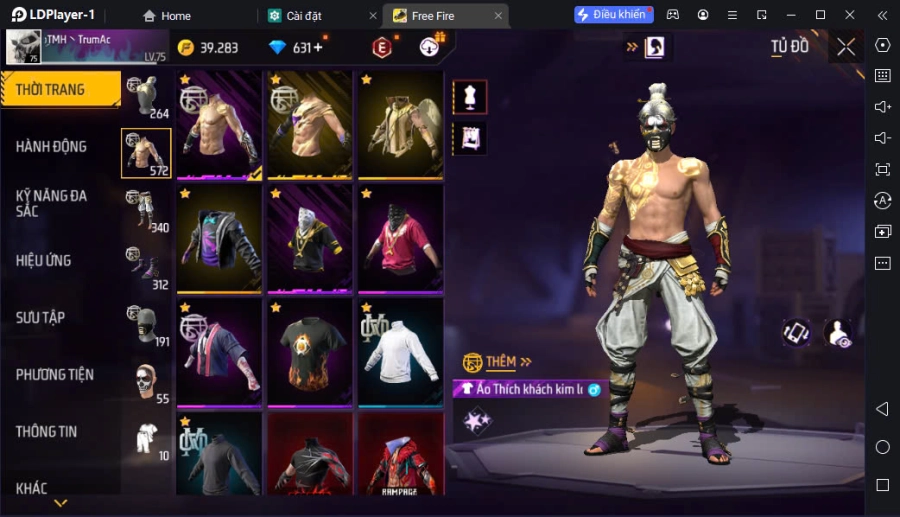Open the mannequin outfit preview button

[x=470, y=97]
